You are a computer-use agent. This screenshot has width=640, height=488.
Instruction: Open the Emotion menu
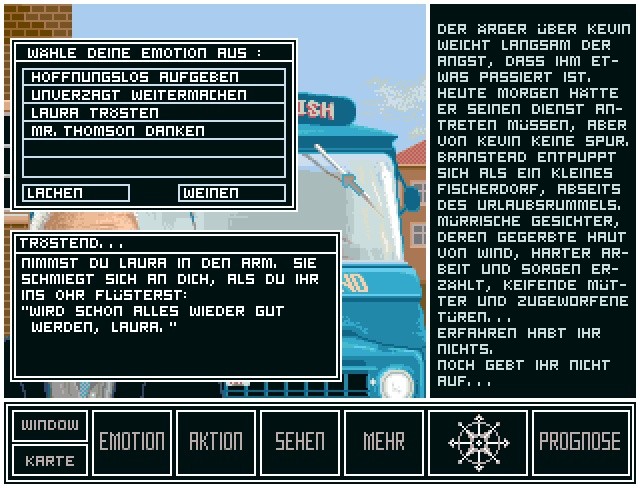tap(132, 442)
